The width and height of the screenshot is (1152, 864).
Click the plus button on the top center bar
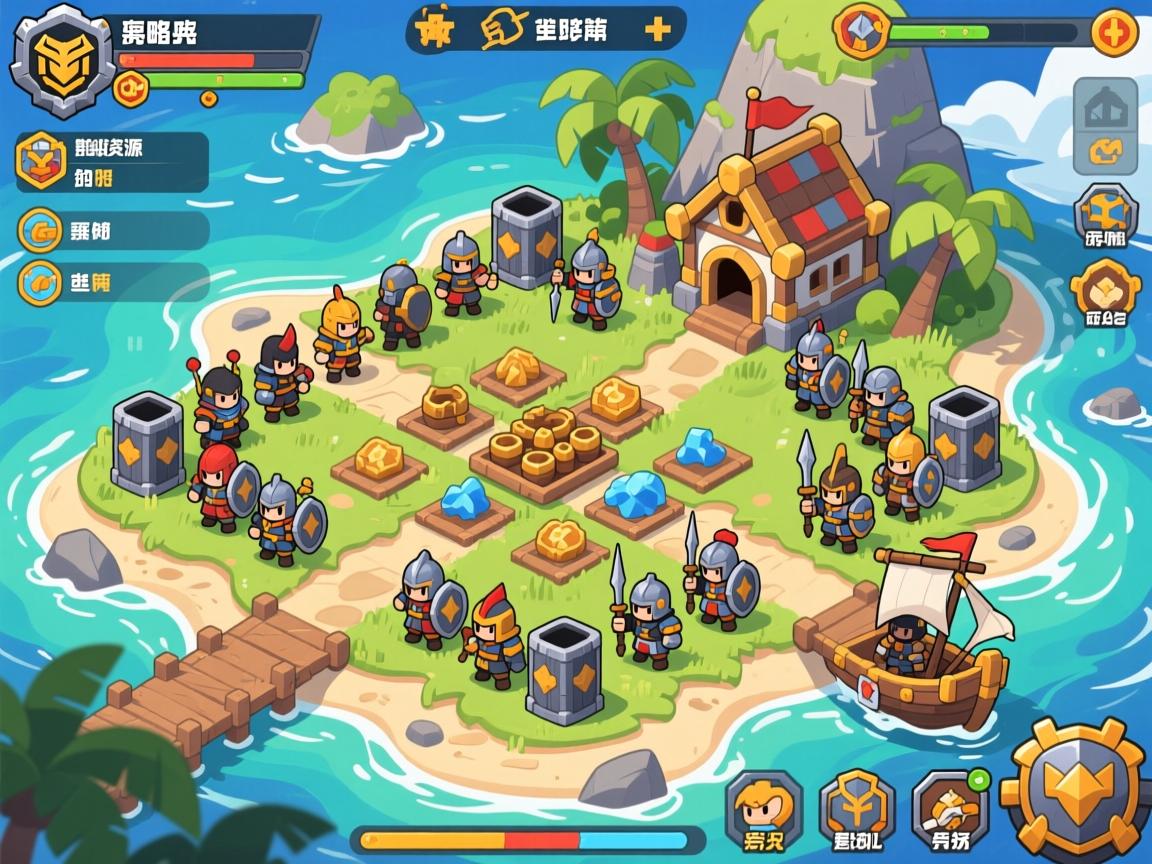pos(657,30)
